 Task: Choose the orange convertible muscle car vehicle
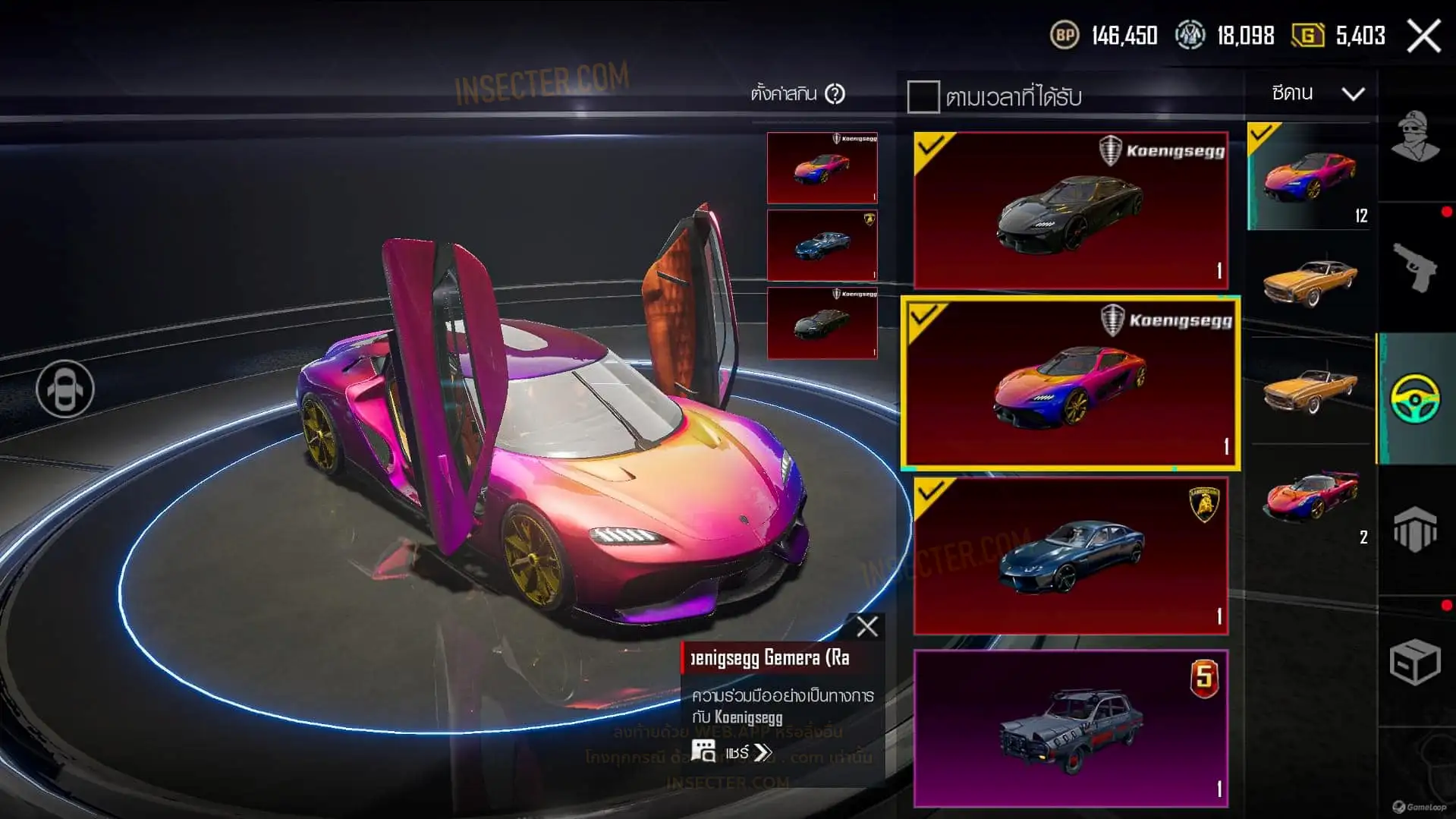[1310, 391]
